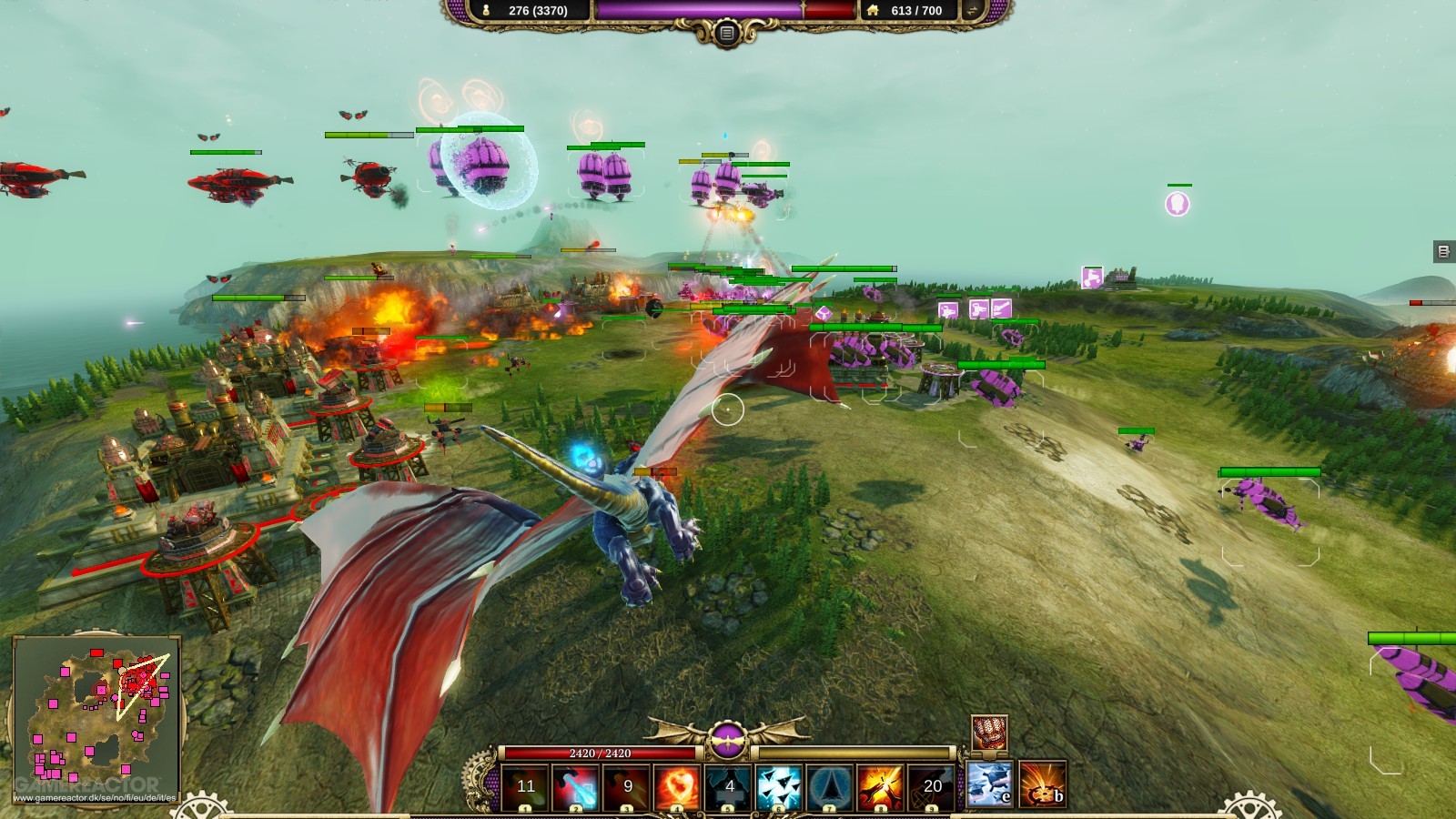
Task: Use the skill in slot 1 showing 11 charges
Action: click(524, 784)
